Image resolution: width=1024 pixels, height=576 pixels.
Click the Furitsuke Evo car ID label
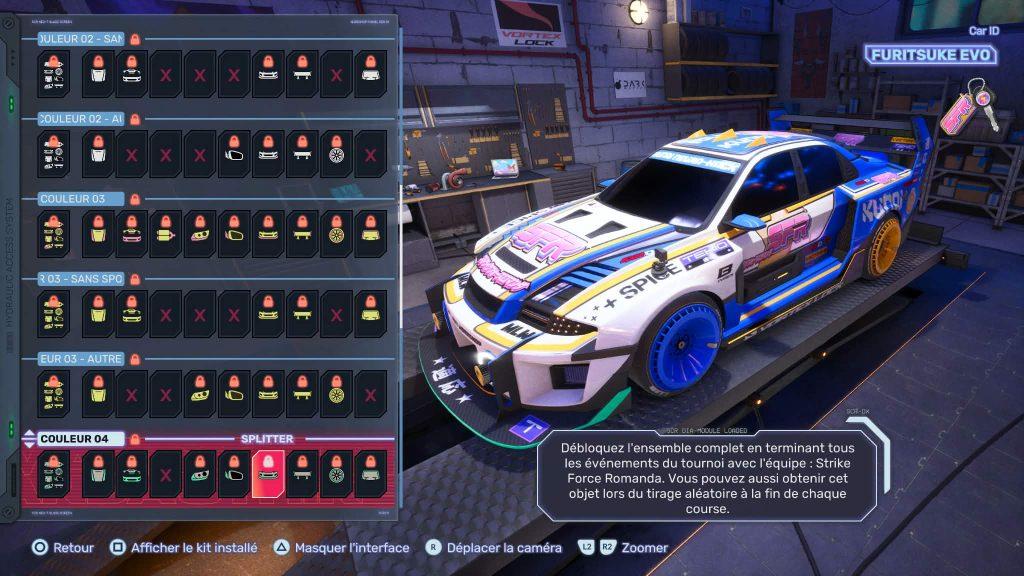coord(930,55)
